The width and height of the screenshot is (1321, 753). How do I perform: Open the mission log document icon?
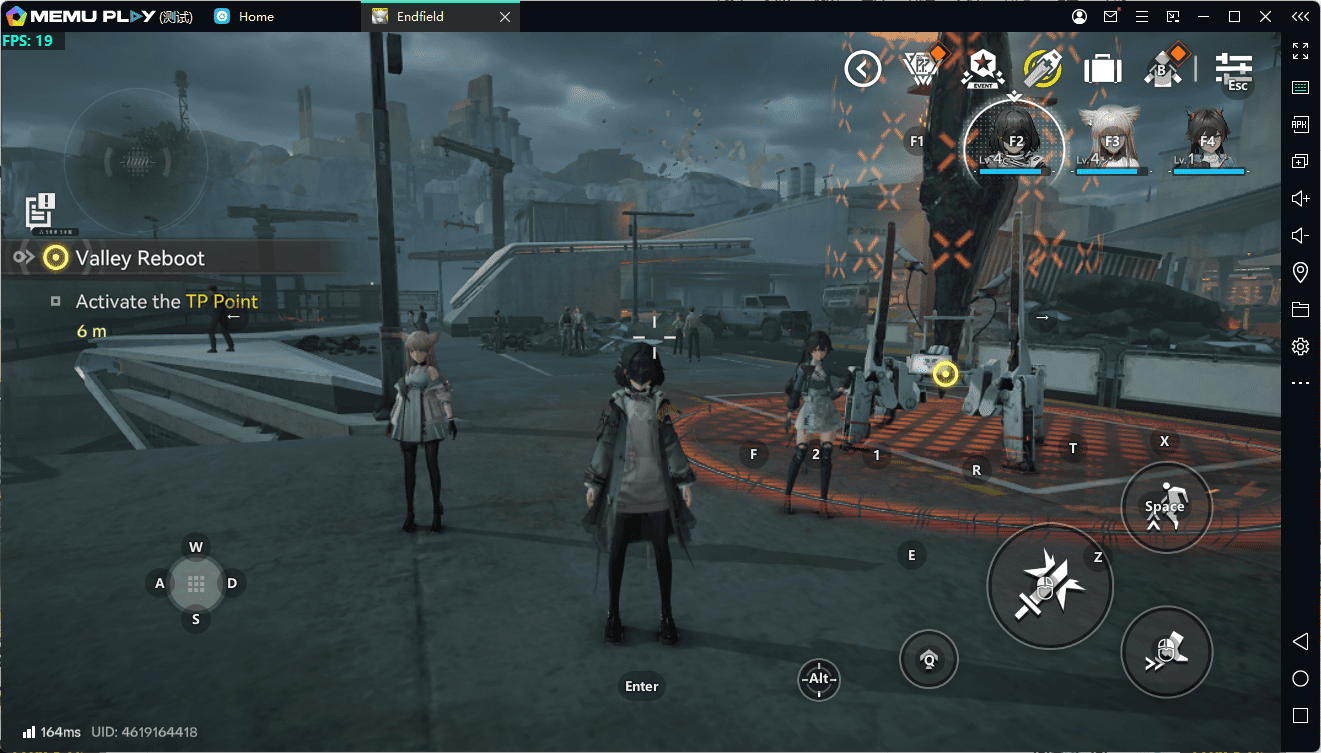(x=40, y=211)
